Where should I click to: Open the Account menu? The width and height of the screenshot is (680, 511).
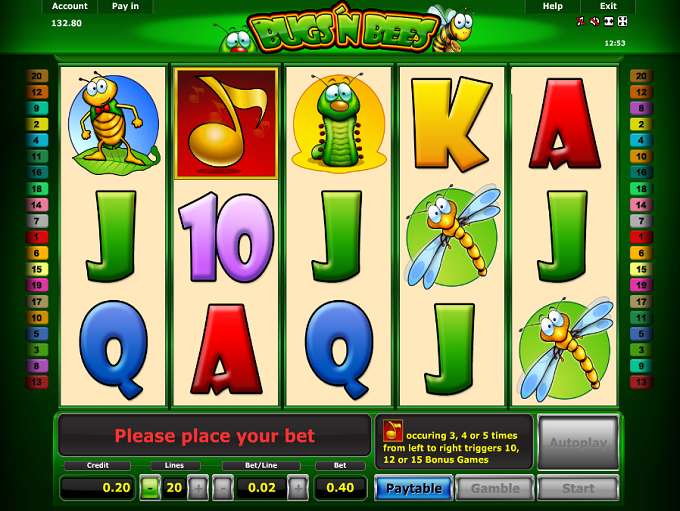[69, 6]
